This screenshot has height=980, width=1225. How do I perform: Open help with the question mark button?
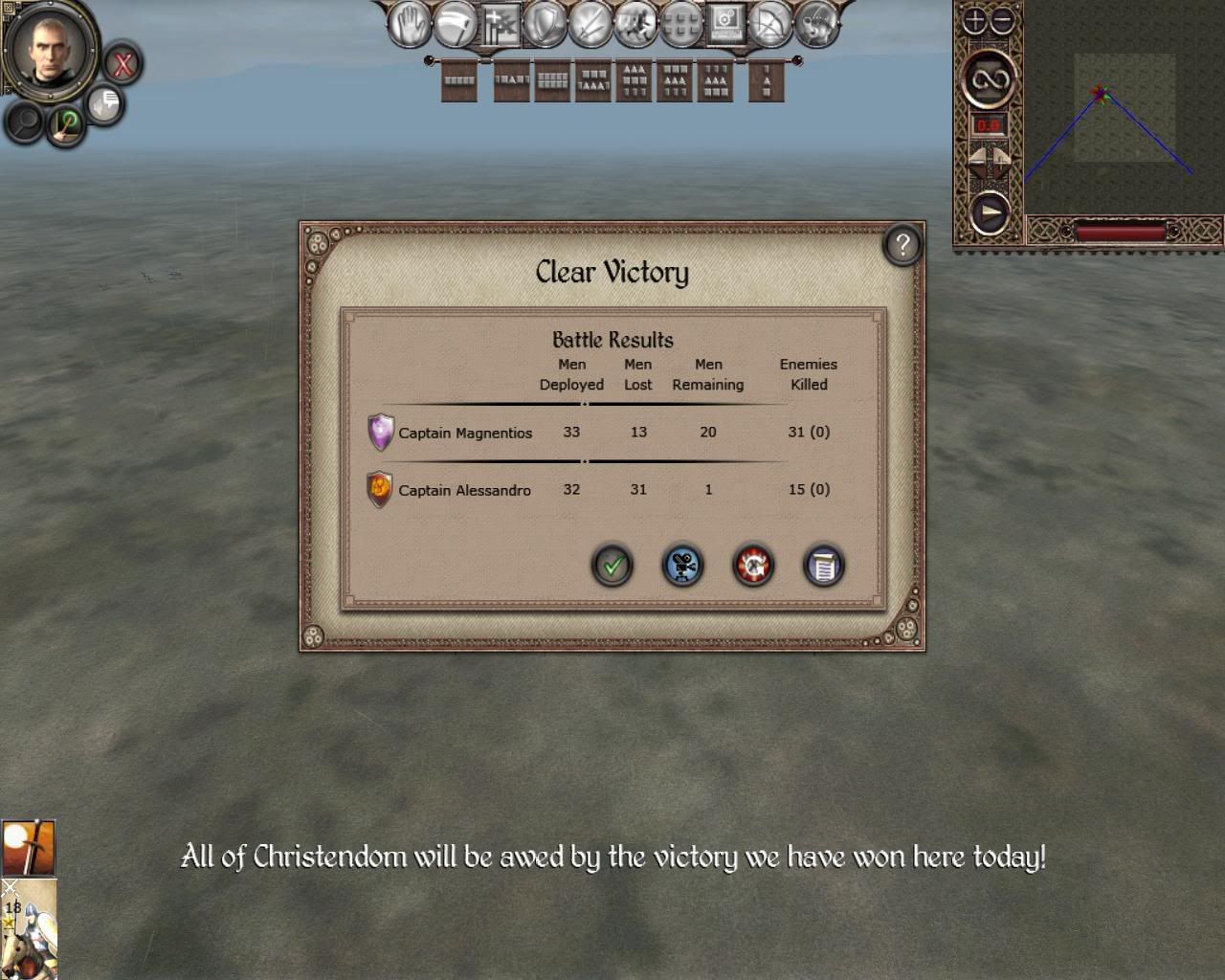(902, 246)
